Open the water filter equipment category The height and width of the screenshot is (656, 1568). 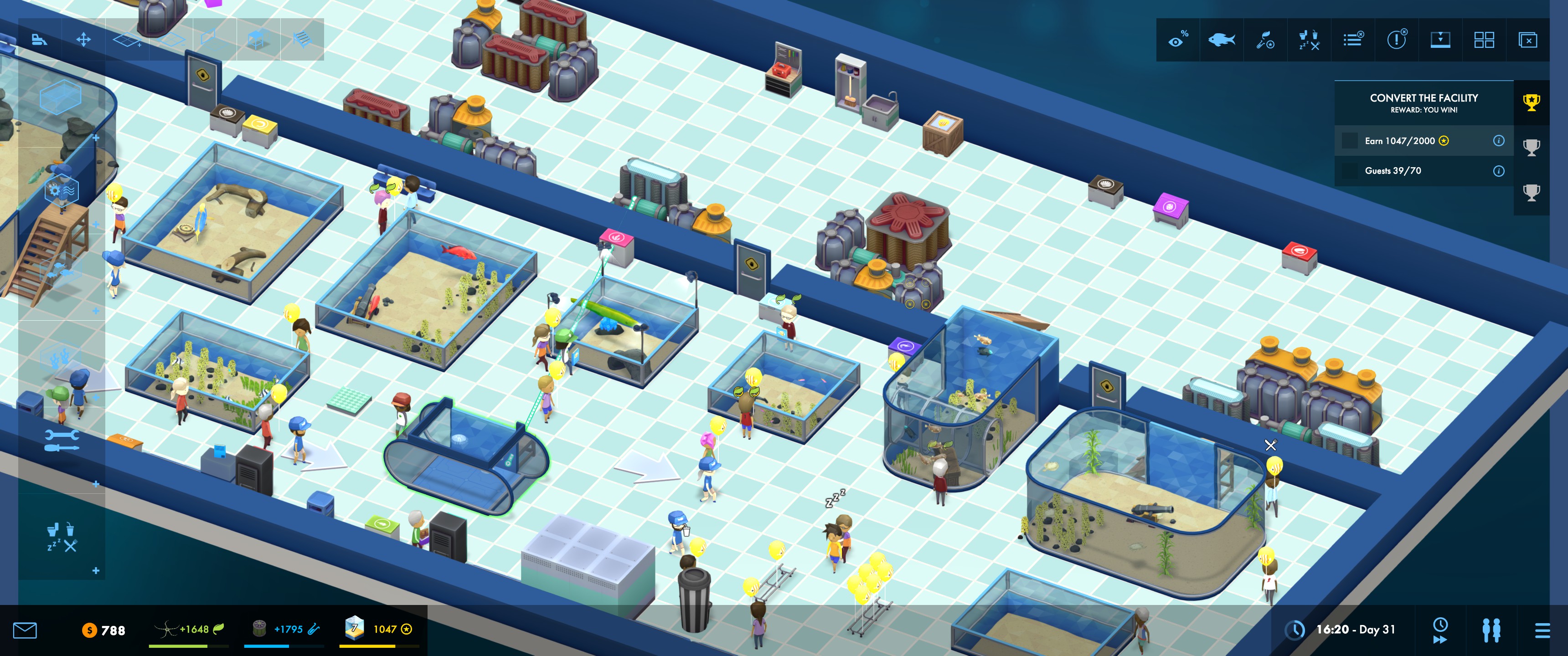click(x=62, y=190)
